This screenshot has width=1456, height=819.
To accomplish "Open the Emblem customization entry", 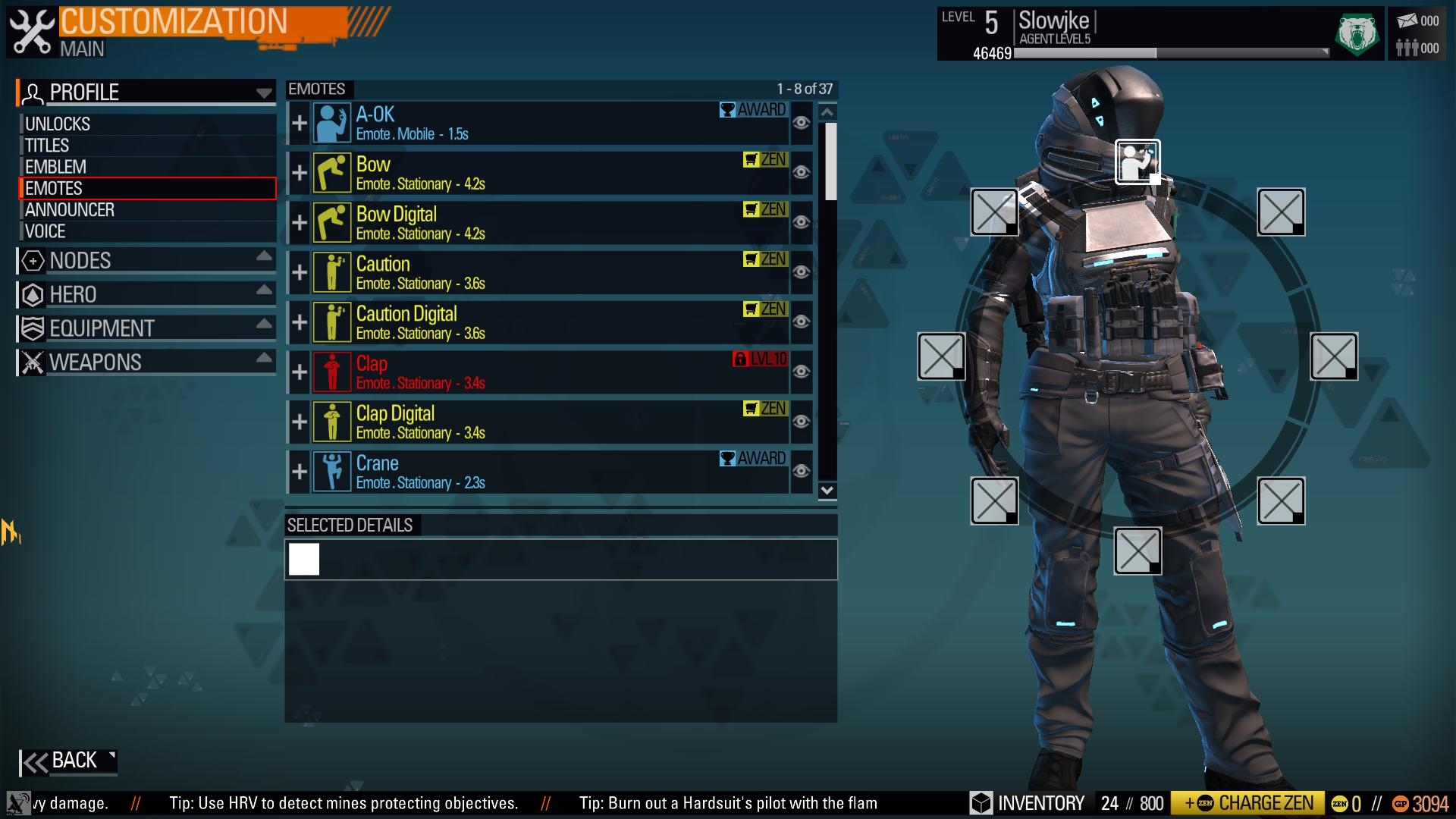I will [x=55, y=167].
